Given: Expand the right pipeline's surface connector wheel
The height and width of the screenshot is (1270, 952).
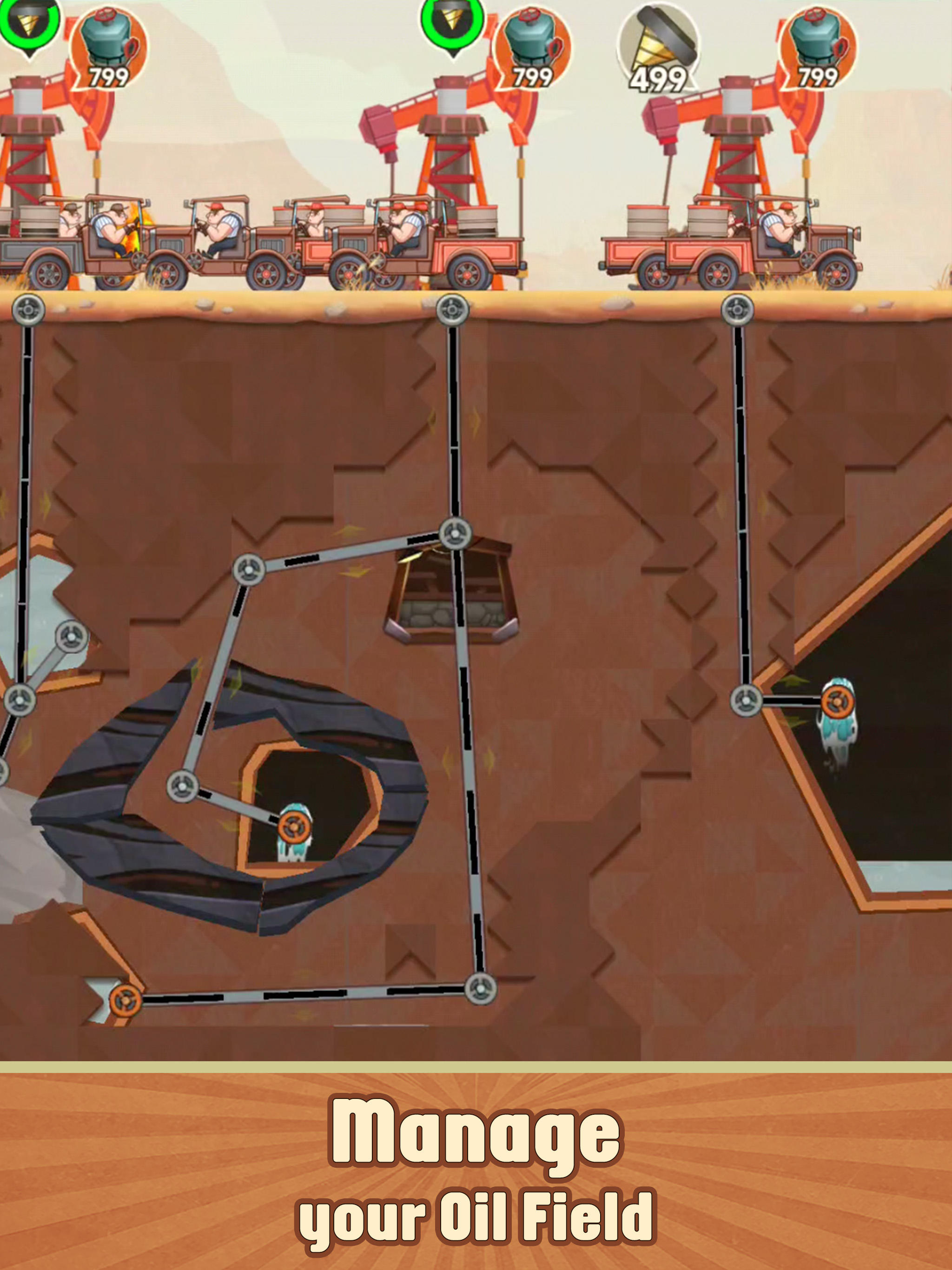Looking at the screenshot, I should tap(738, 308).
